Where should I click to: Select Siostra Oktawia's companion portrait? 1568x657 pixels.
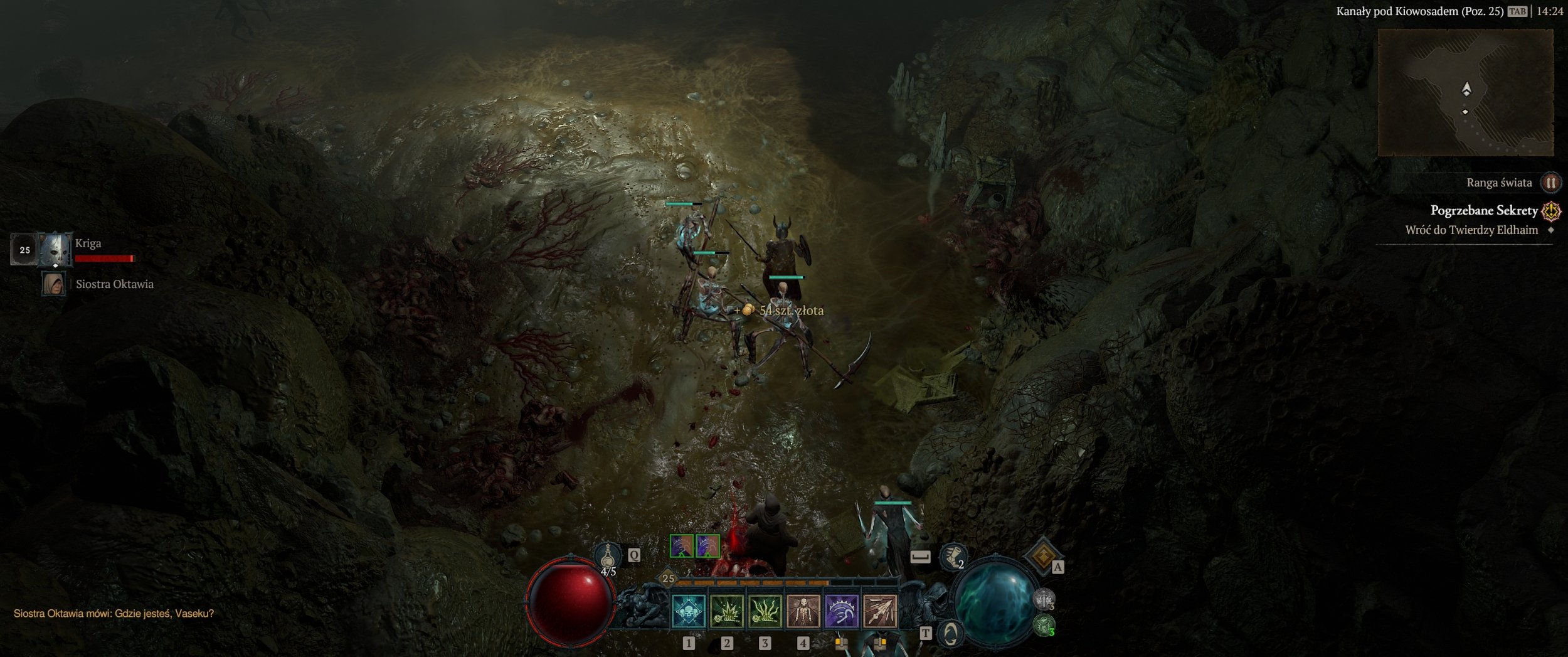tap(53, 284)
